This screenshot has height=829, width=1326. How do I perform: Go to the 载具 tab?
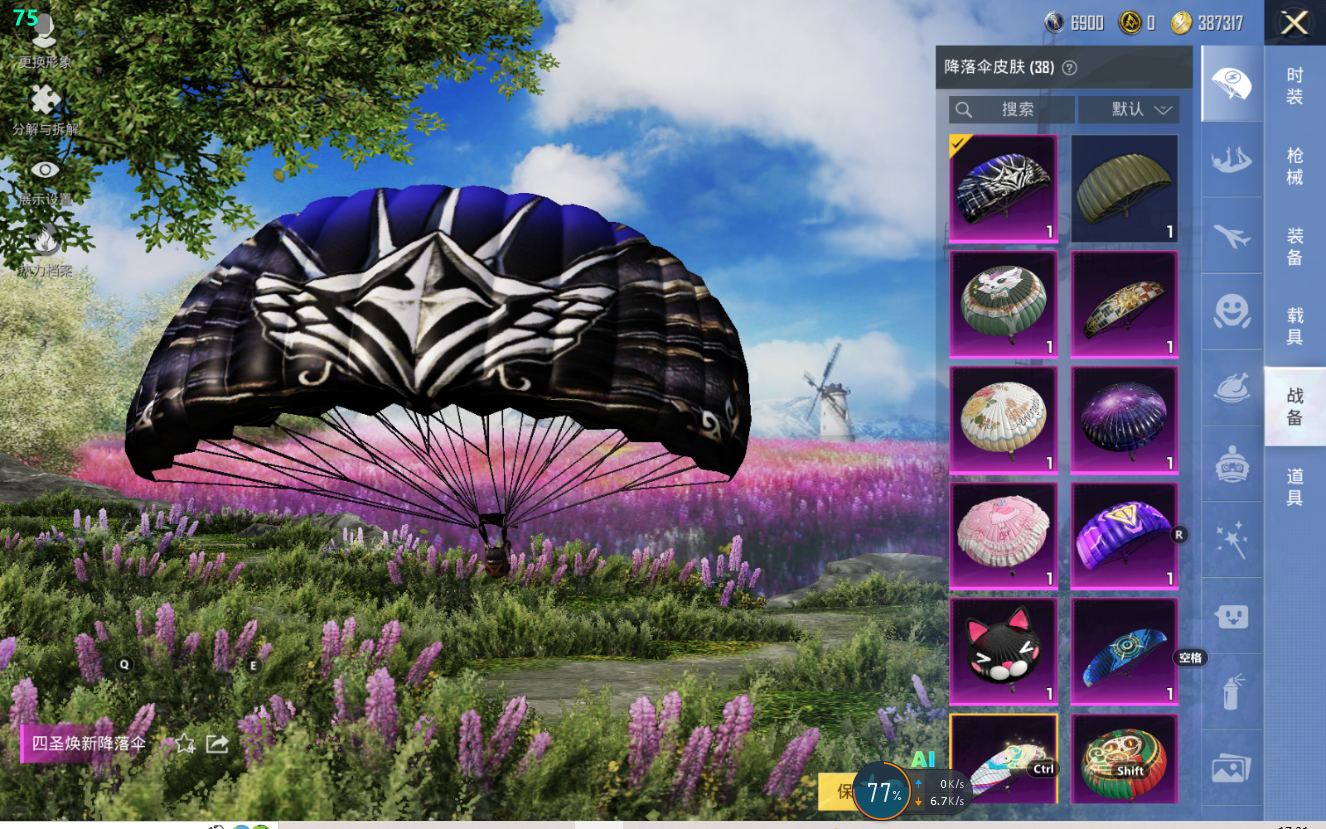[x=1294, y=326]
